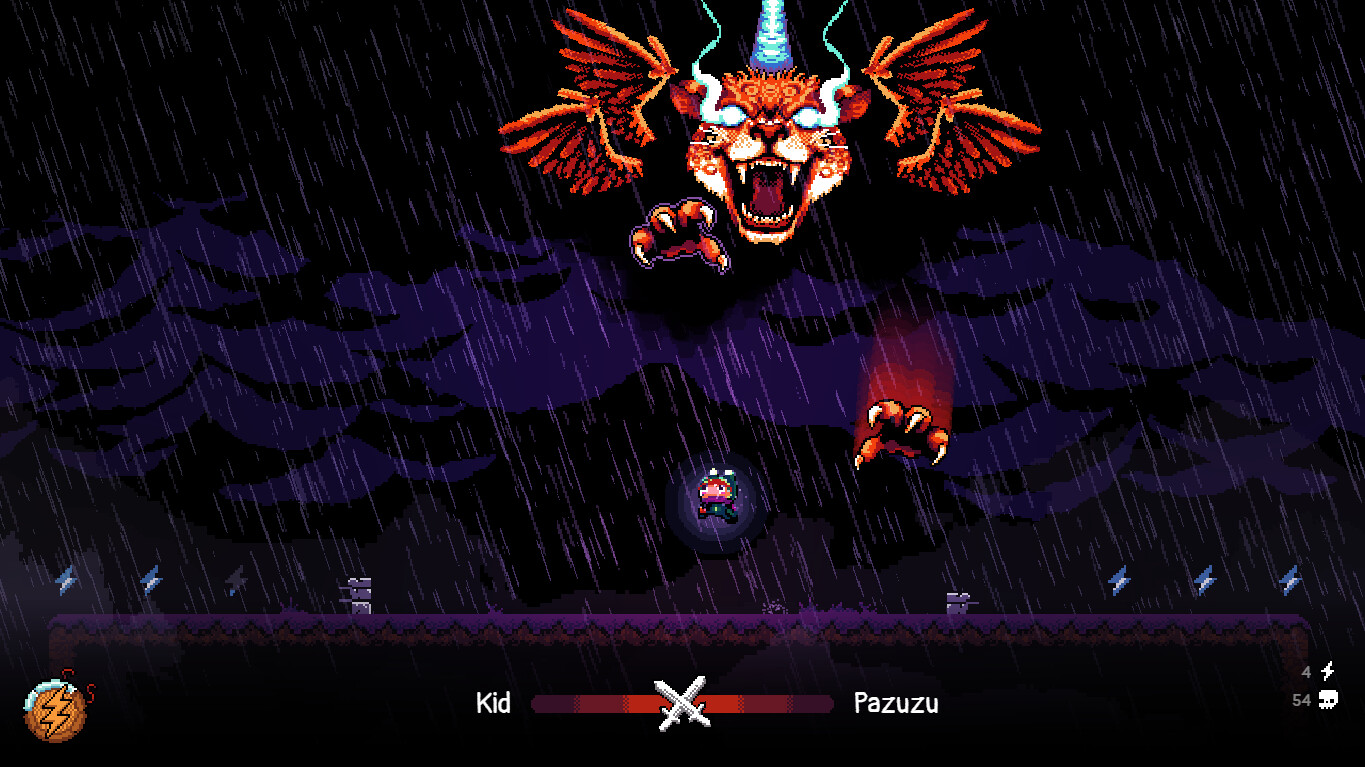1365x767 pixels.
Task: Toggle the left gun turret on the platform
Action: (x=356, y=592)
